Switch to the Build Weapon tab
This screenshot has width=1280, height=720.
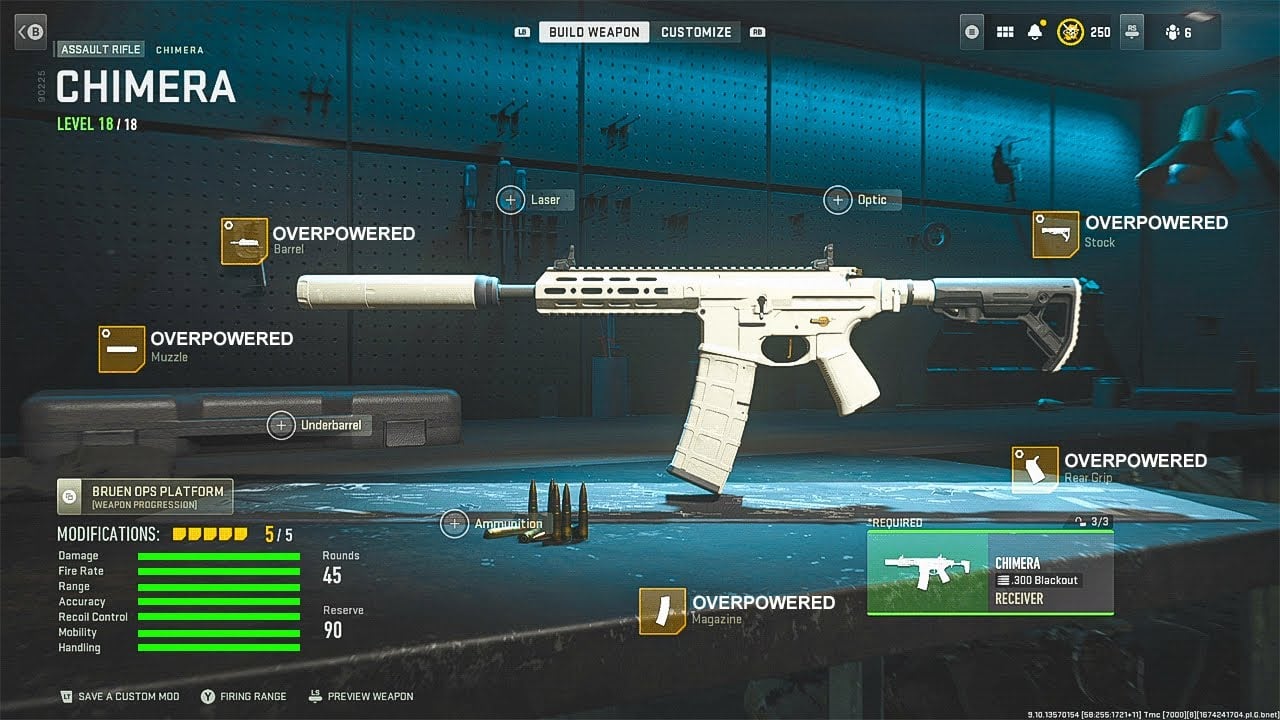click(594, 32)
